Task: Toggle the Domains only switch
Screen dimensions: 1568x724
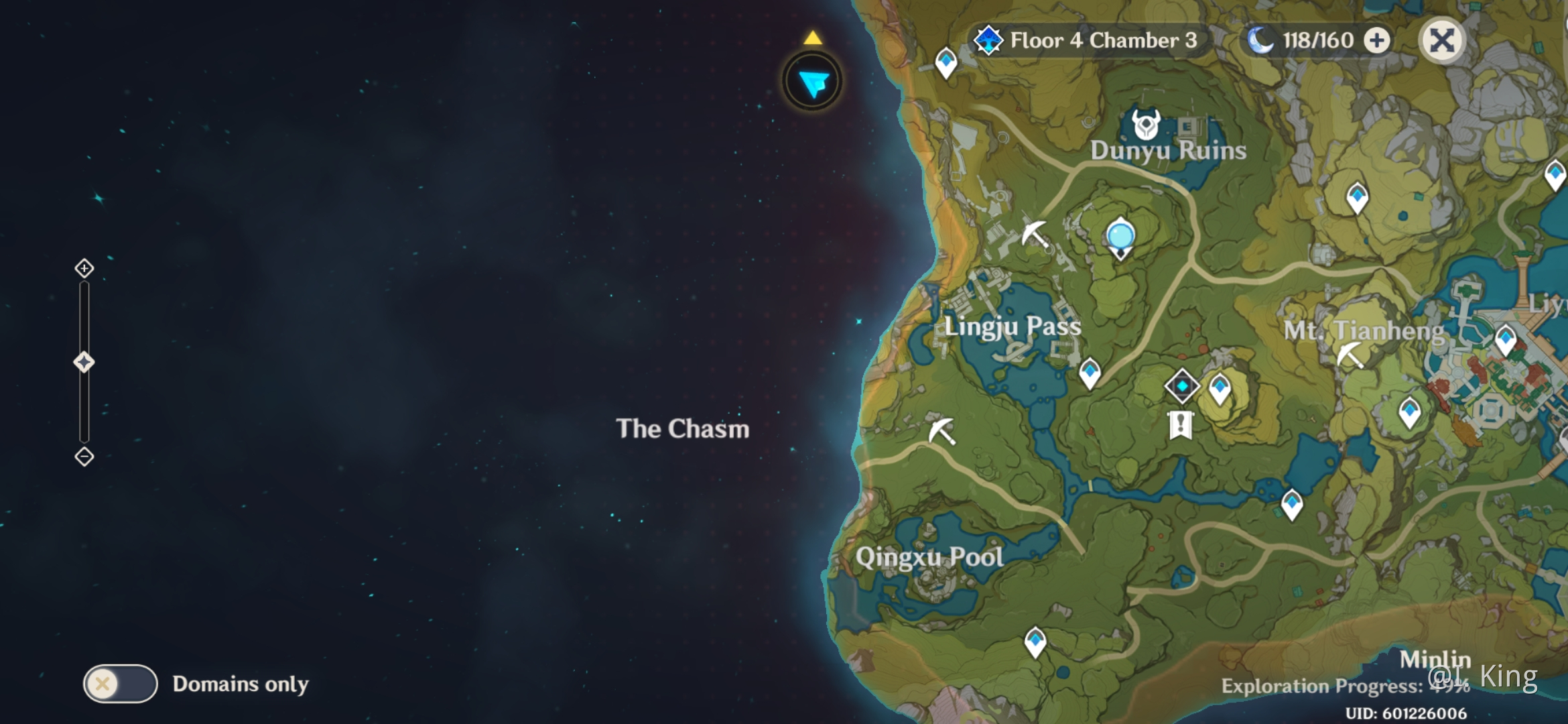Action: 121,684
